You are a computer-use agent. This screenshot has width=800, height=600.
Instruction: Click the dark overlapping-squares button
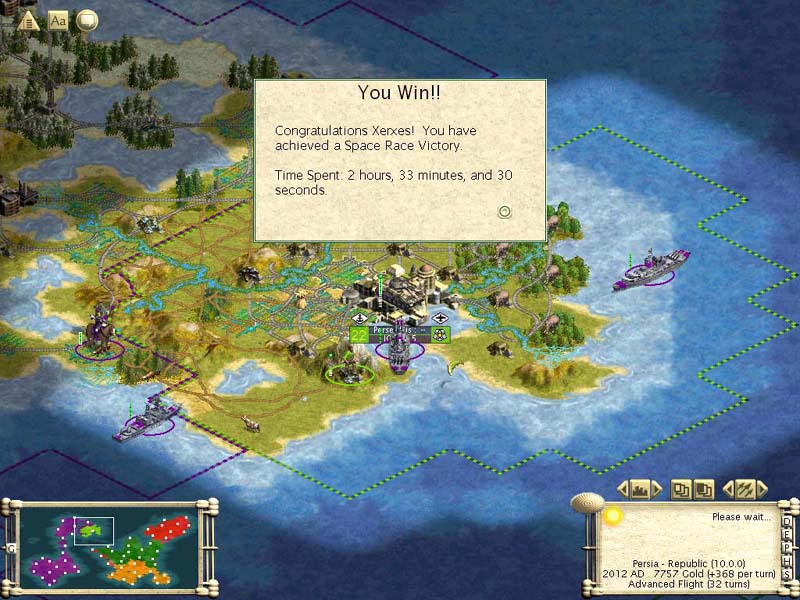coord(704,489)
